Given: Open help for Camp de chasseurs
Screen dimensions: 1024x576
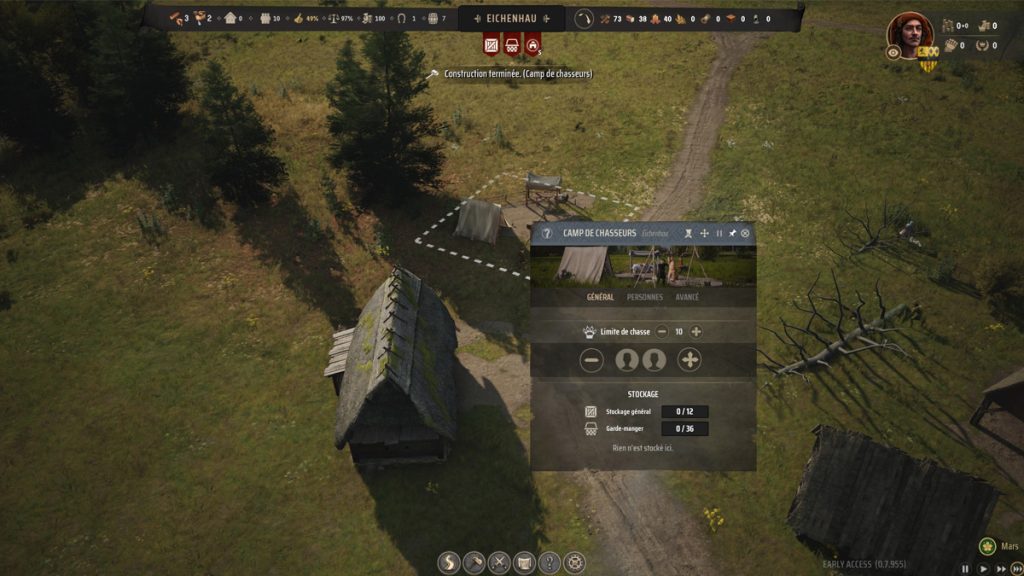Looking at the screenshot, I should [546, 233].
